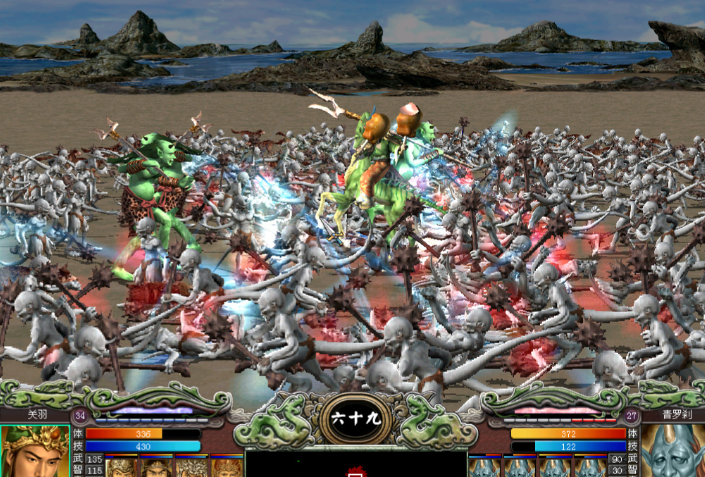Click the black battlefield minimap panel
705x477 pixels.
point(355,463)
